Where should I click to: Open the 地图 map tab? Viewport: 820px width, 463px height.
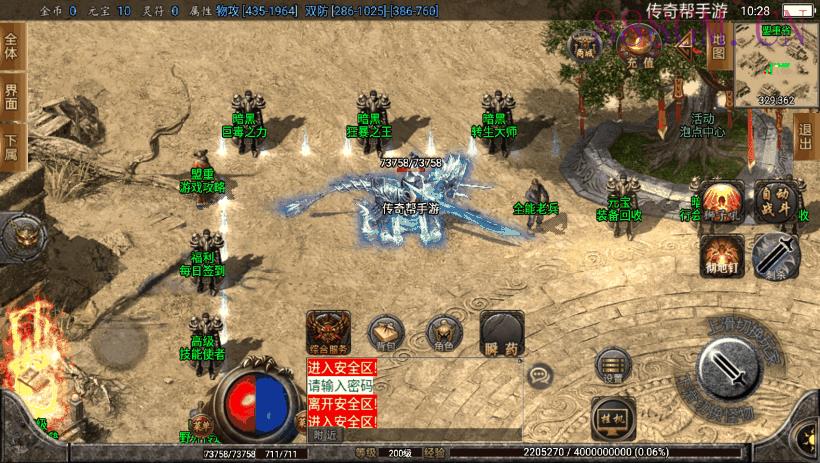click(717, 46)
